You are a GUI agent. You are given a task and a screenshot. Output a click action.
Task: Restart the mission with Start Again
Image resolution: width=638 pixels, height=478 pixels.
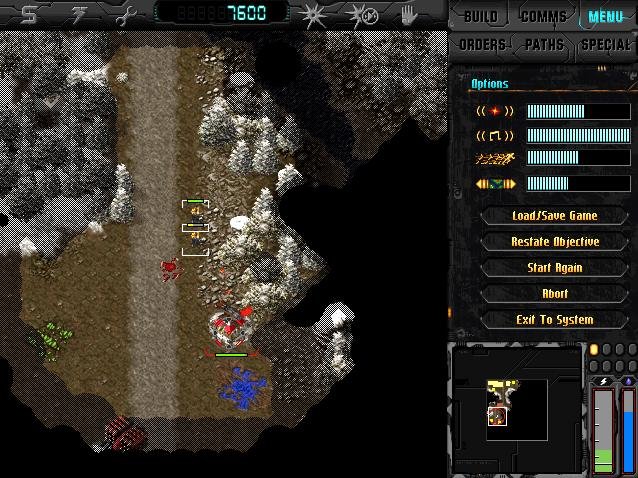554,267
